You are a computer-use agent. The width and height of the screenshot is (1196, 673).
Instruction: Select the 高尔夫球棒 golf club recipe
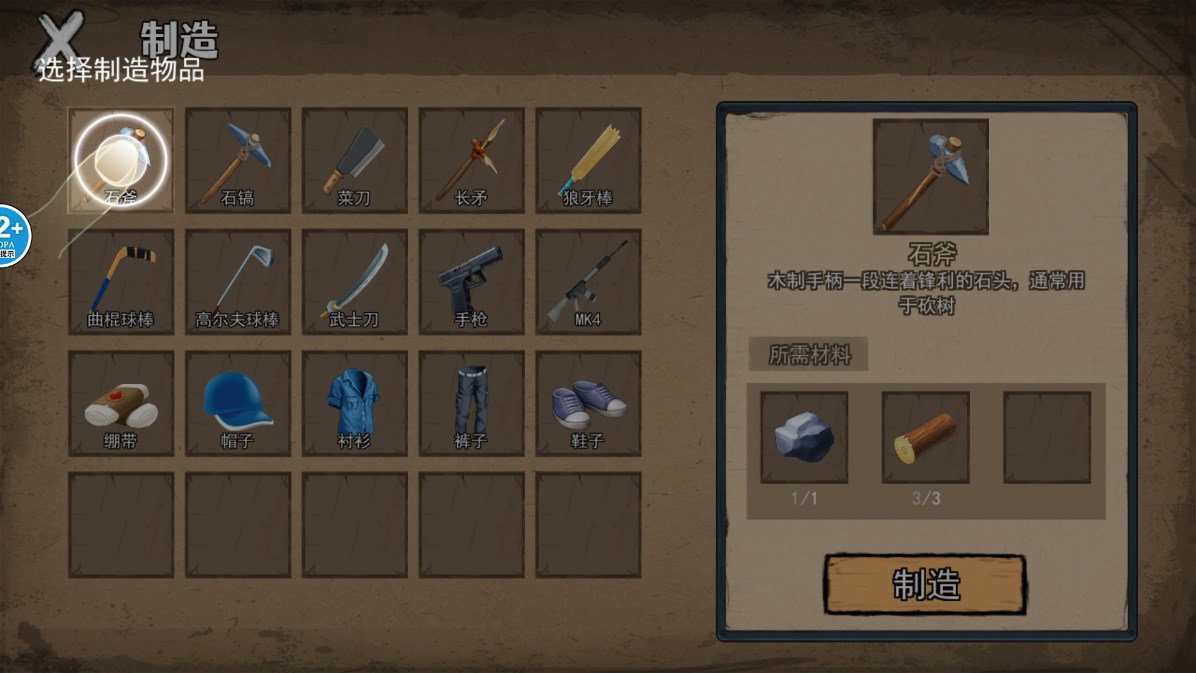[238, 281]
